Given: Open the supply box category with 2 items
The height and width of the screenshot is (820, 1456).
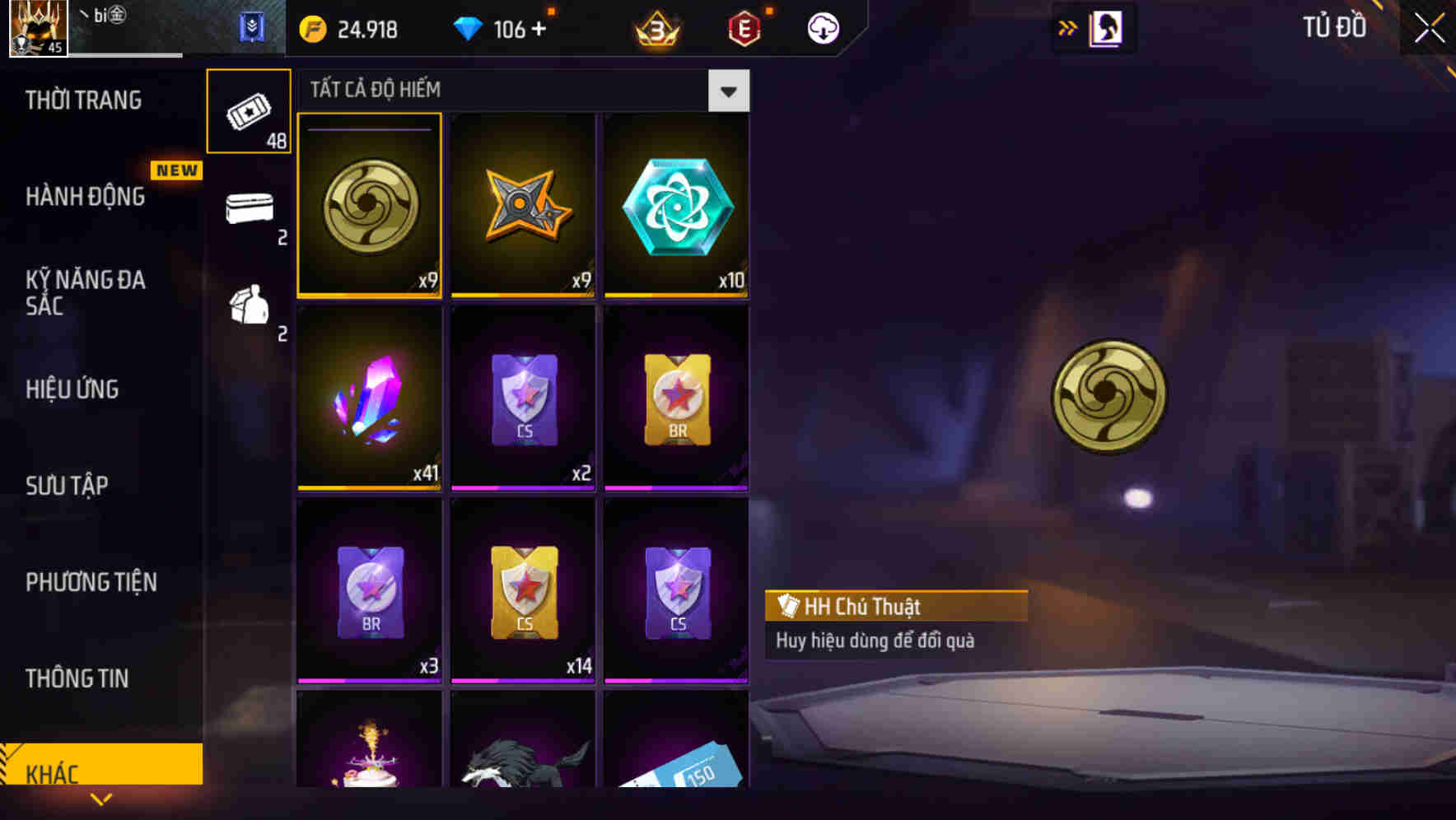Looking at the screenshot, I should pyautogui.click(x=249, y=212).
